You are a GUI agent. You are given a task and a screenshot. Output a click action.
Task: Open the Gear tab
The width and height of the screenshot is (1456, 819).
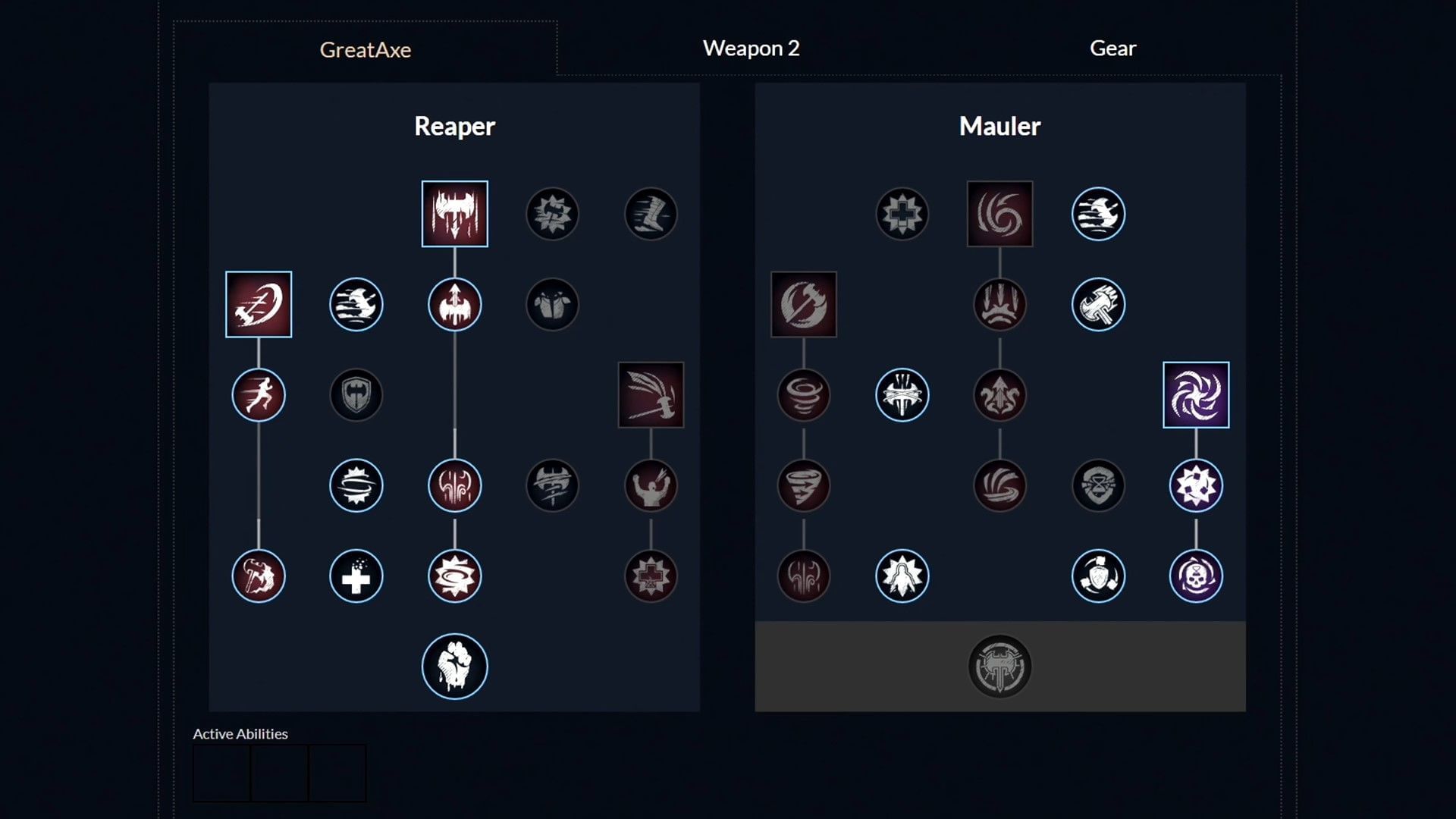1112,48
